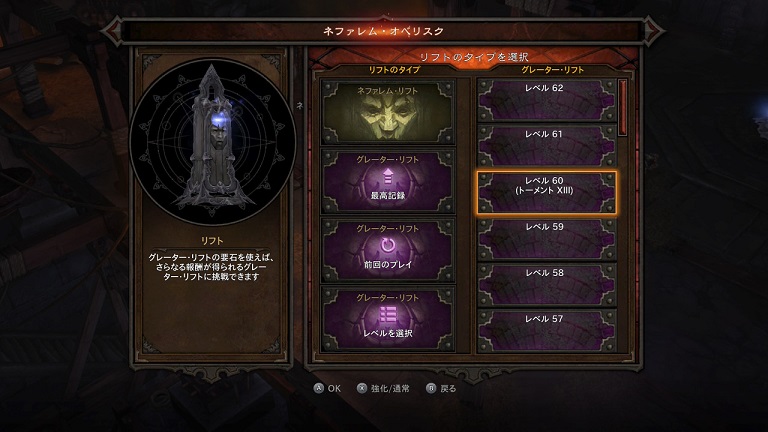Choose レベル 60 (トーメント XIII)

tap(544, 192)
